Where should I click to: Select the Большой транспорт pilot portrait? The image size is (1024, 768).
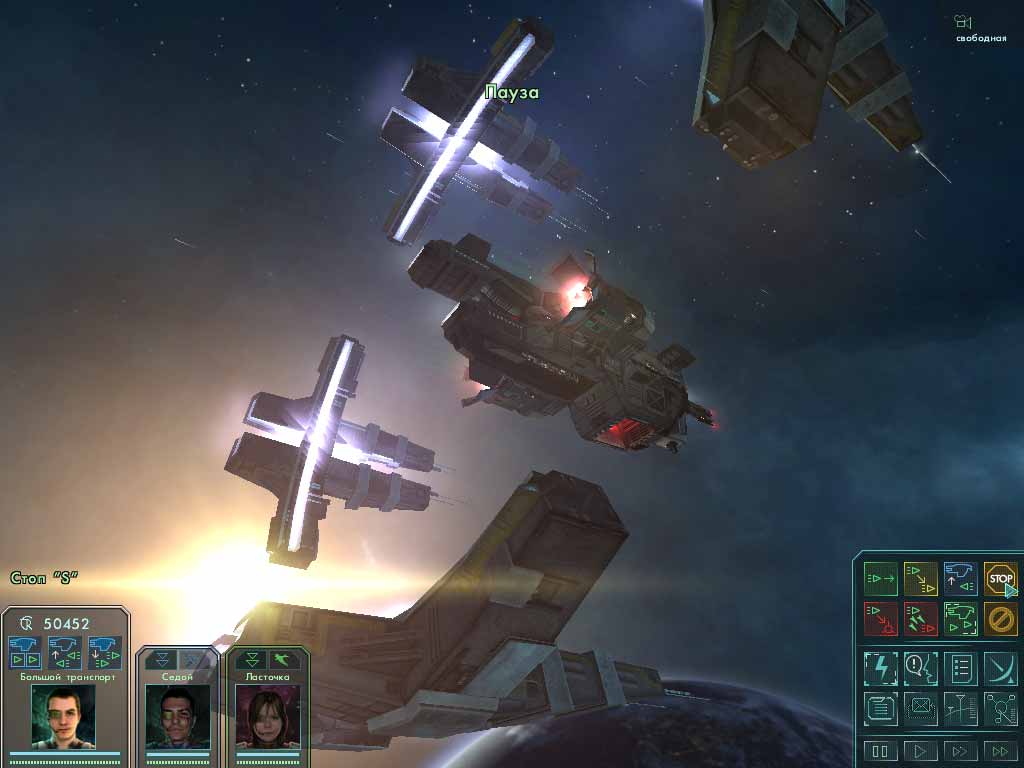tap(63, 715)
